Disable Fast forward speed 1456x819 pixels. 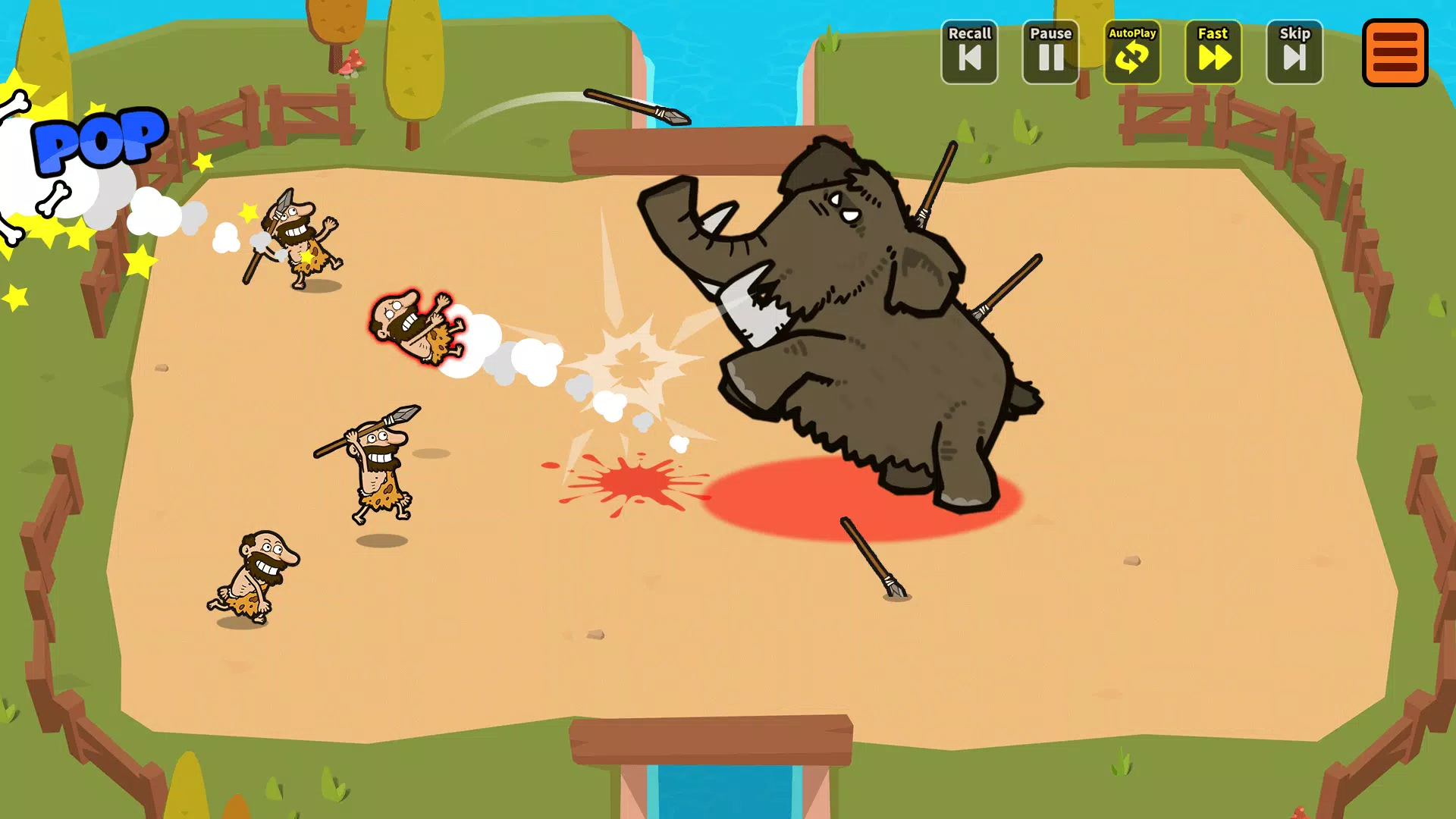(1213, 52)
